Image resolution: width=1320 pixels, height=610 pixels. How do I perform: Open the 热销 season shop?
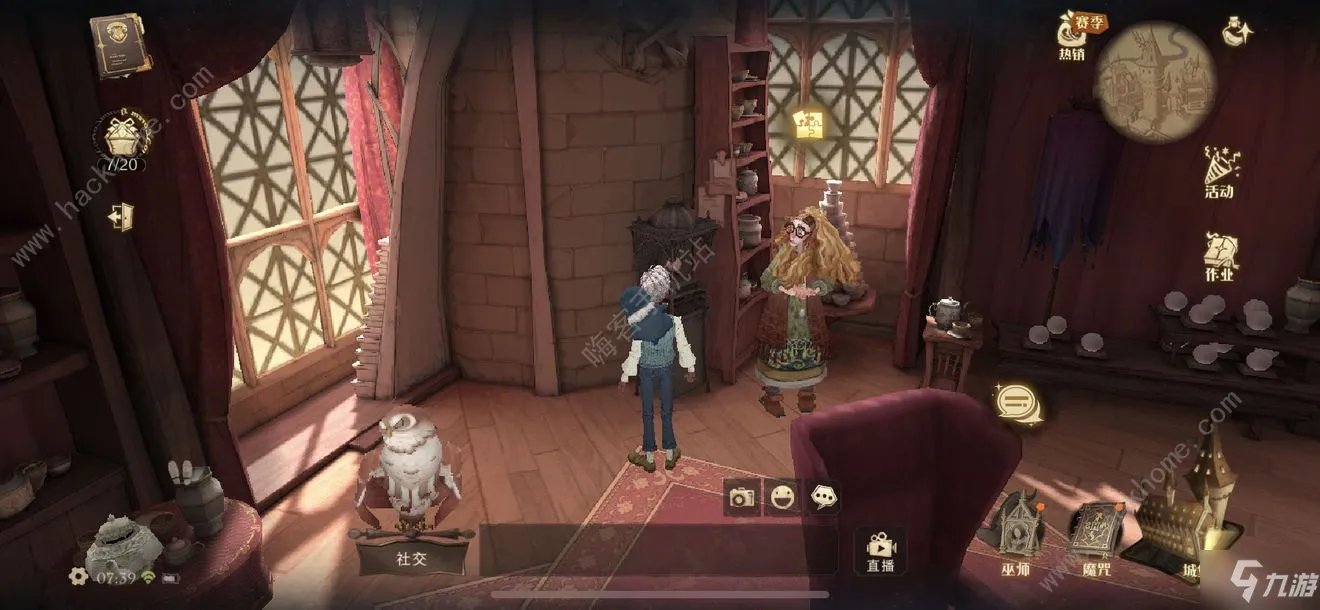(x=1074, y=38)
